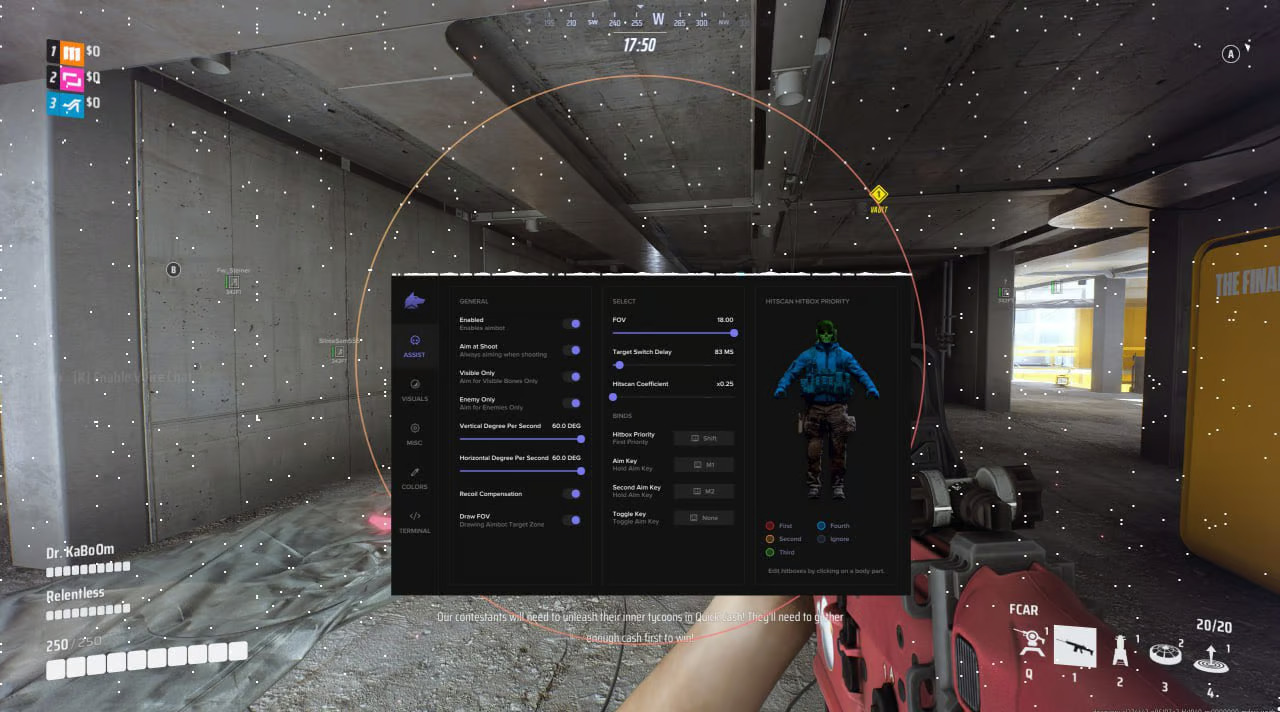Click the Toggle Key bind button
Screen dimensions: 1280x712
tap(704, 518)
